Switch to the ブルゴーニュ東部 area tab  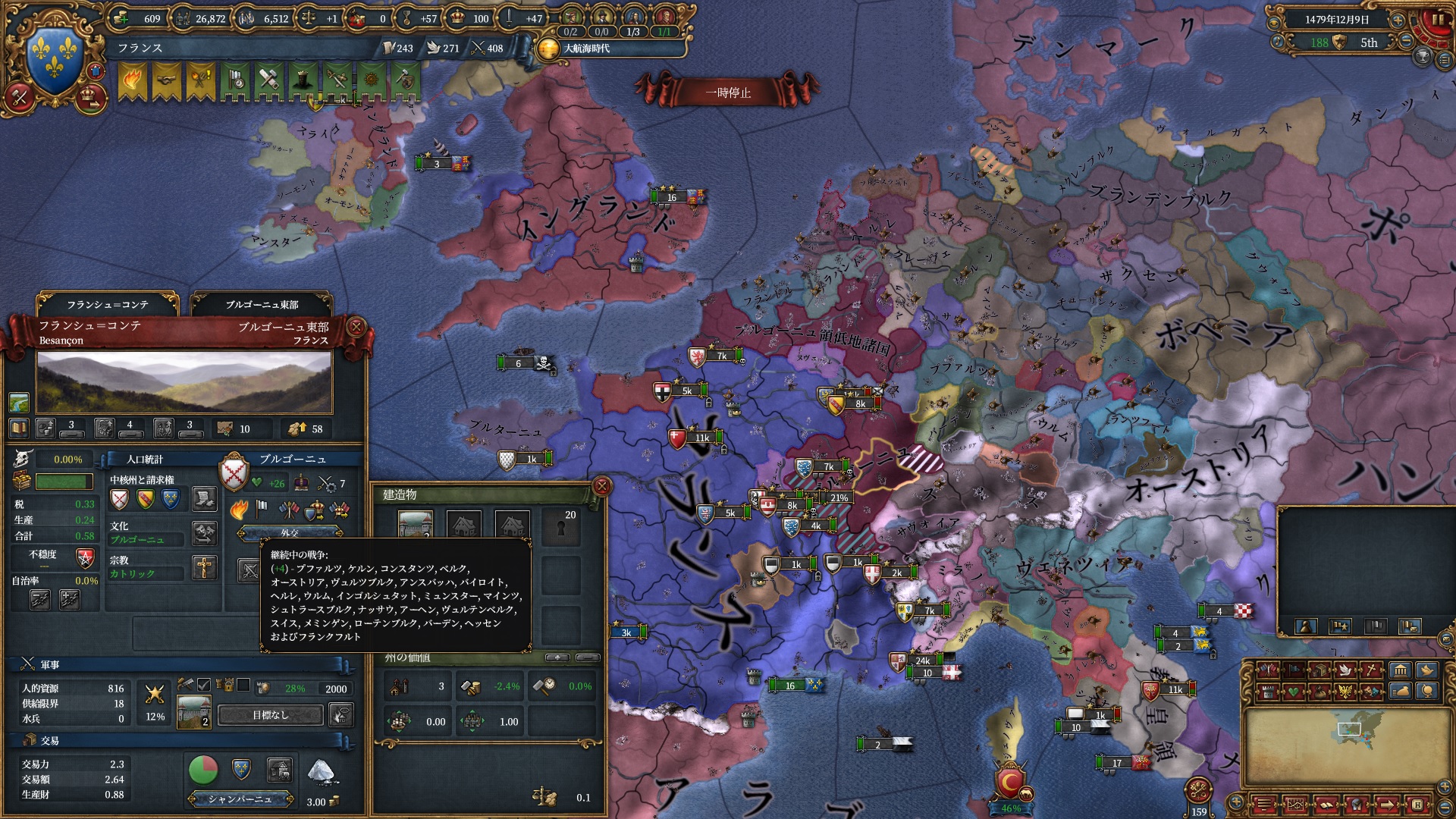point(262,305)
